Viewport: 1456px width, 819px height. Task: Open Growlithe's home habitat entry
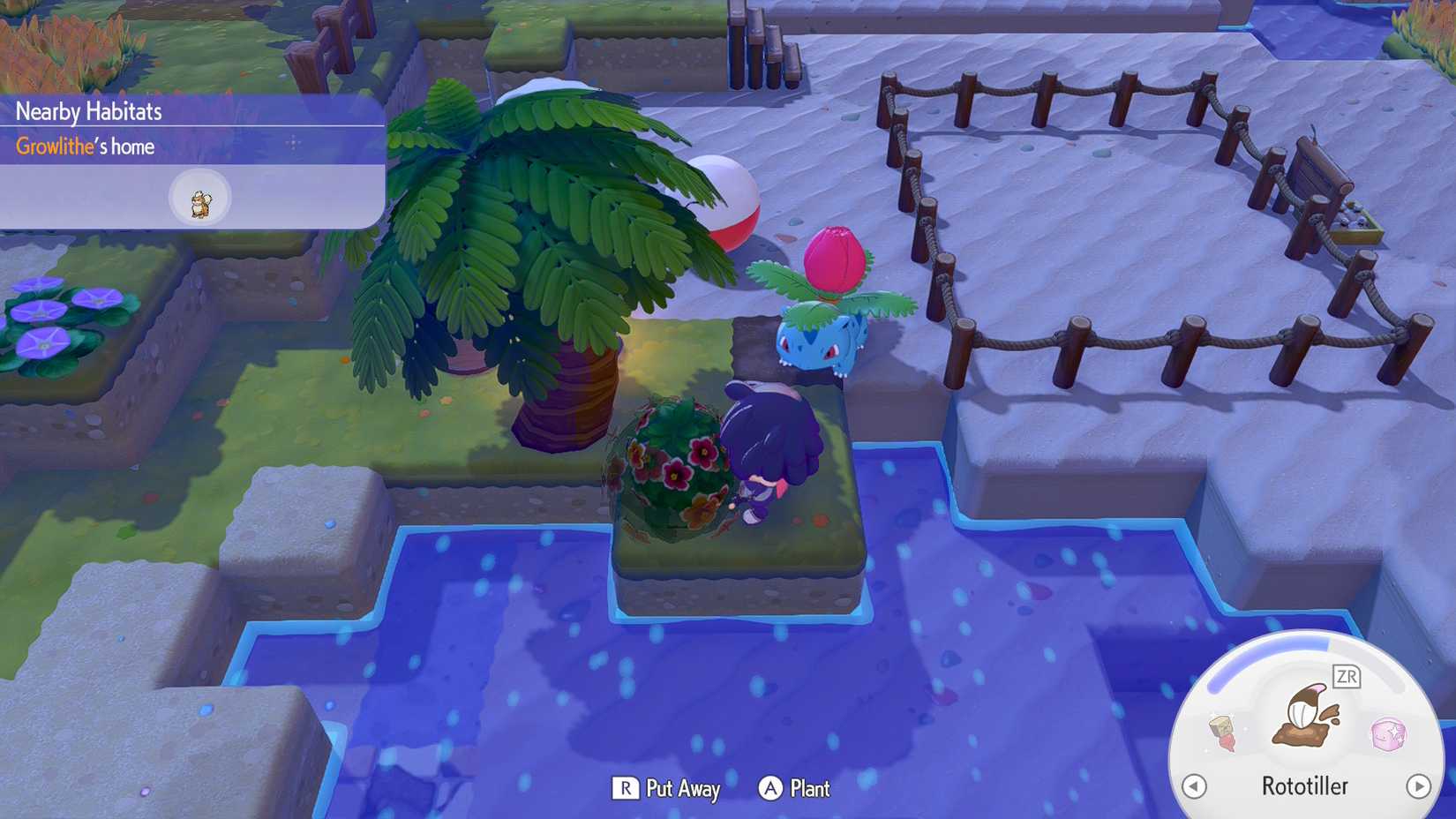(x=86, y=147)
